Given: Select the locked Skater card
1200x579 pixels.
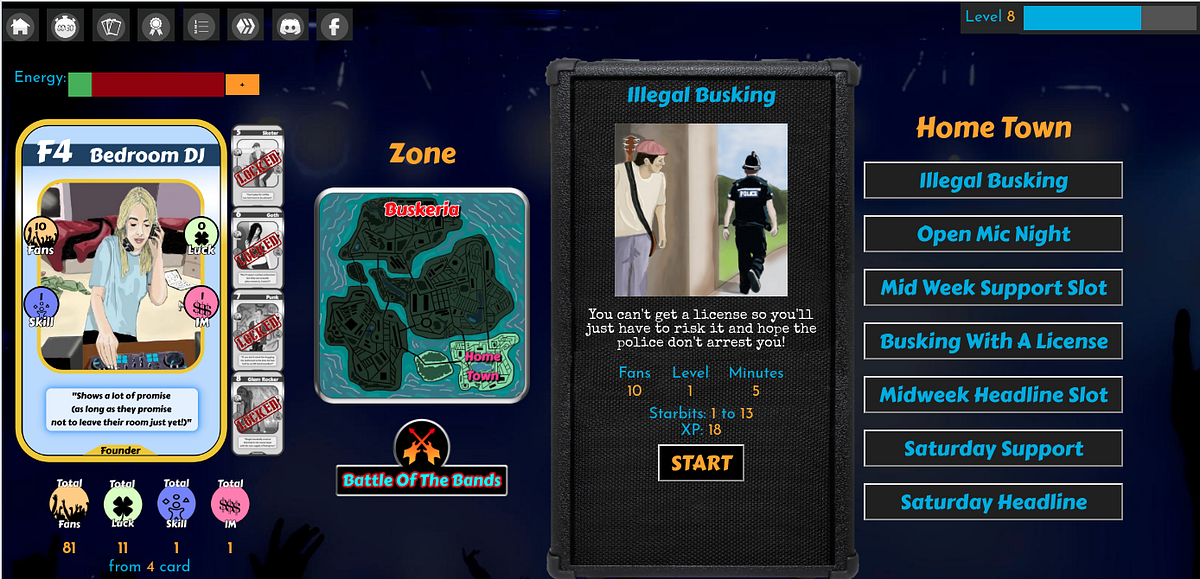Looking at the screenshot, I should 257,165.
